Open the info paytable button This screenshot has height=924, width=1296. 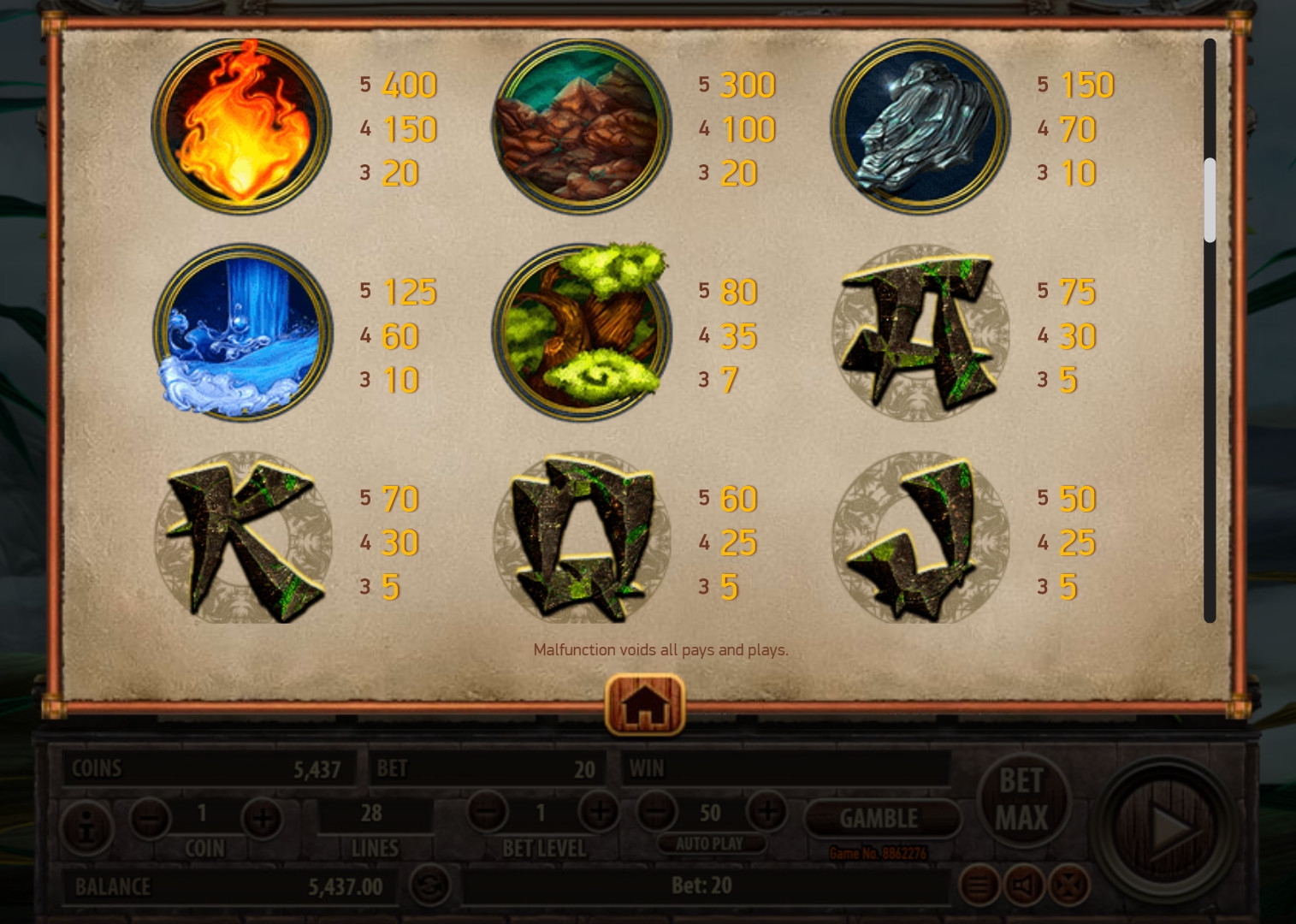(86, 828)
